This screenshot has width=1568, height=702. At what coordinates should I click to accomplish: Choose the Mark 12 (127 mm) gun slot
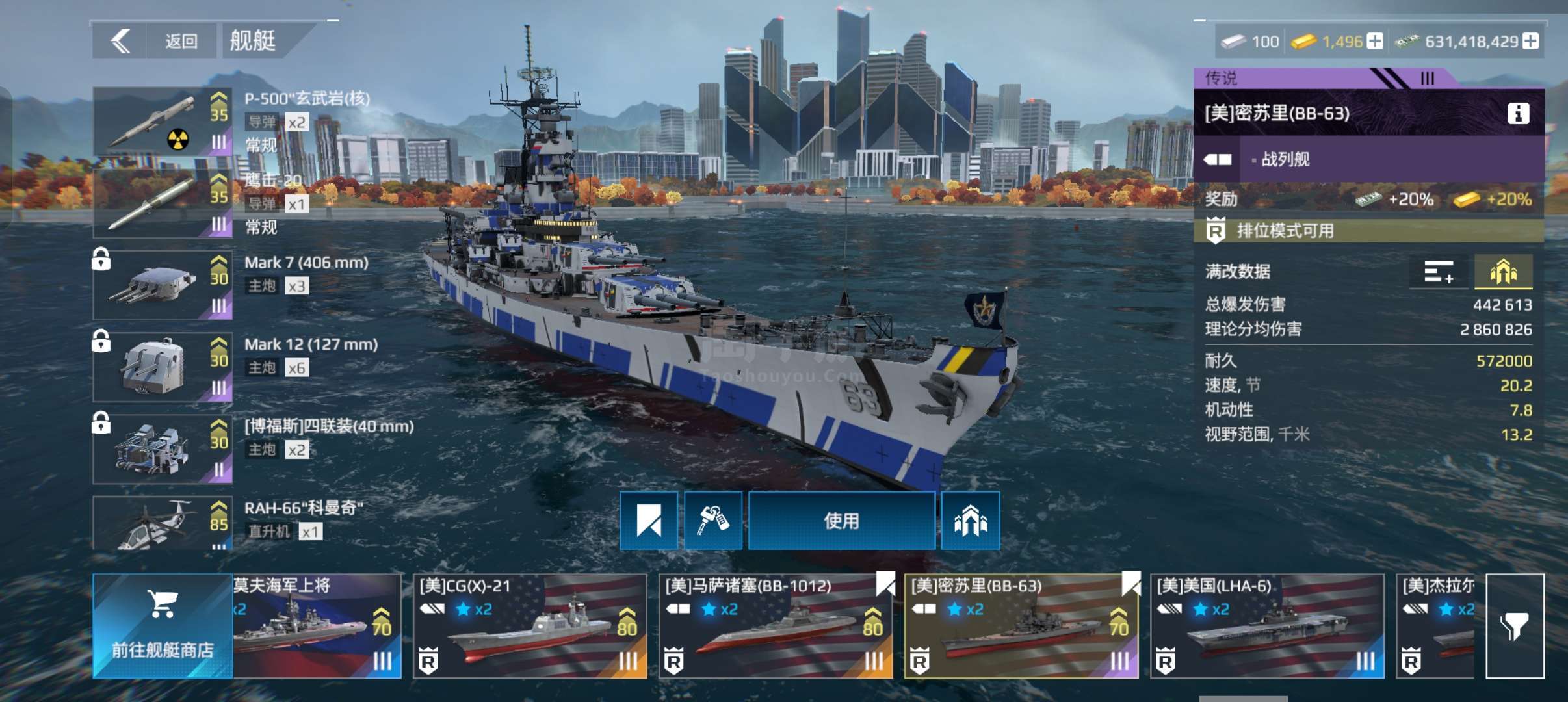tap(163, 367)
